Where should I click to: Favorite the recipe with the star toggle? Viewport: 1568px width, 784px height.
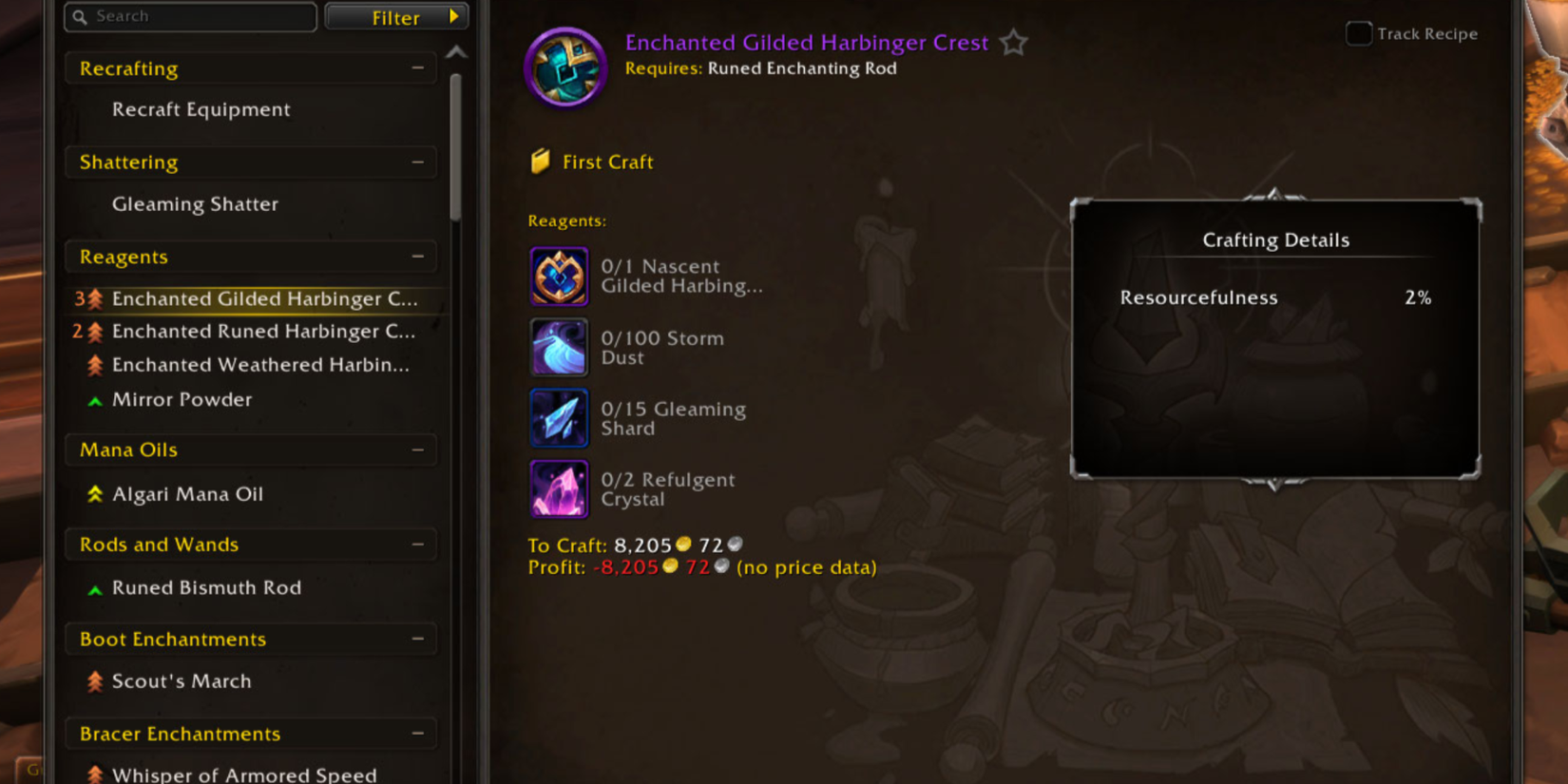click(x=1013, y=43)
